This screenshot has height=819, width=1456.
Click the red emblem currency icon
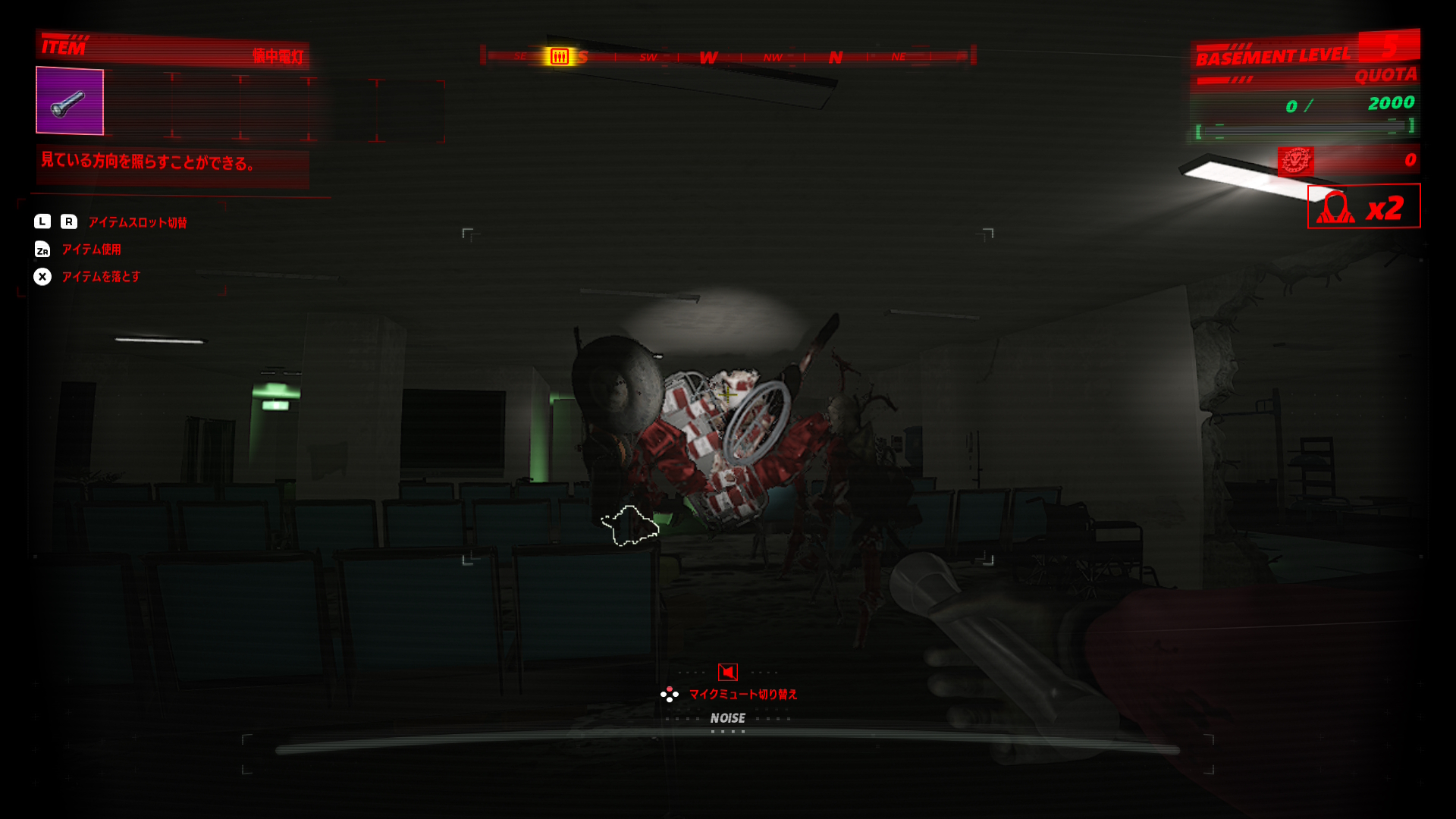(1295, 161)
